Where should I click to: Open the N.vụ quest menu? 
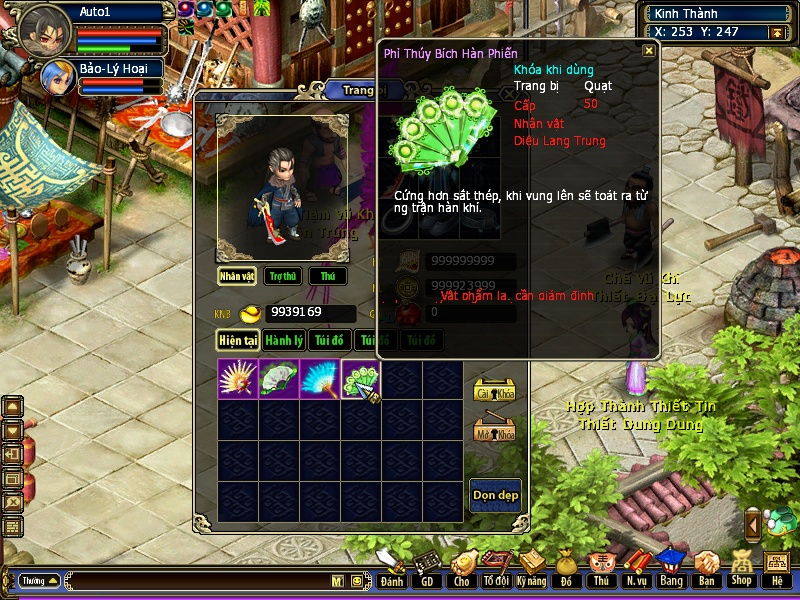pos(636,568)
